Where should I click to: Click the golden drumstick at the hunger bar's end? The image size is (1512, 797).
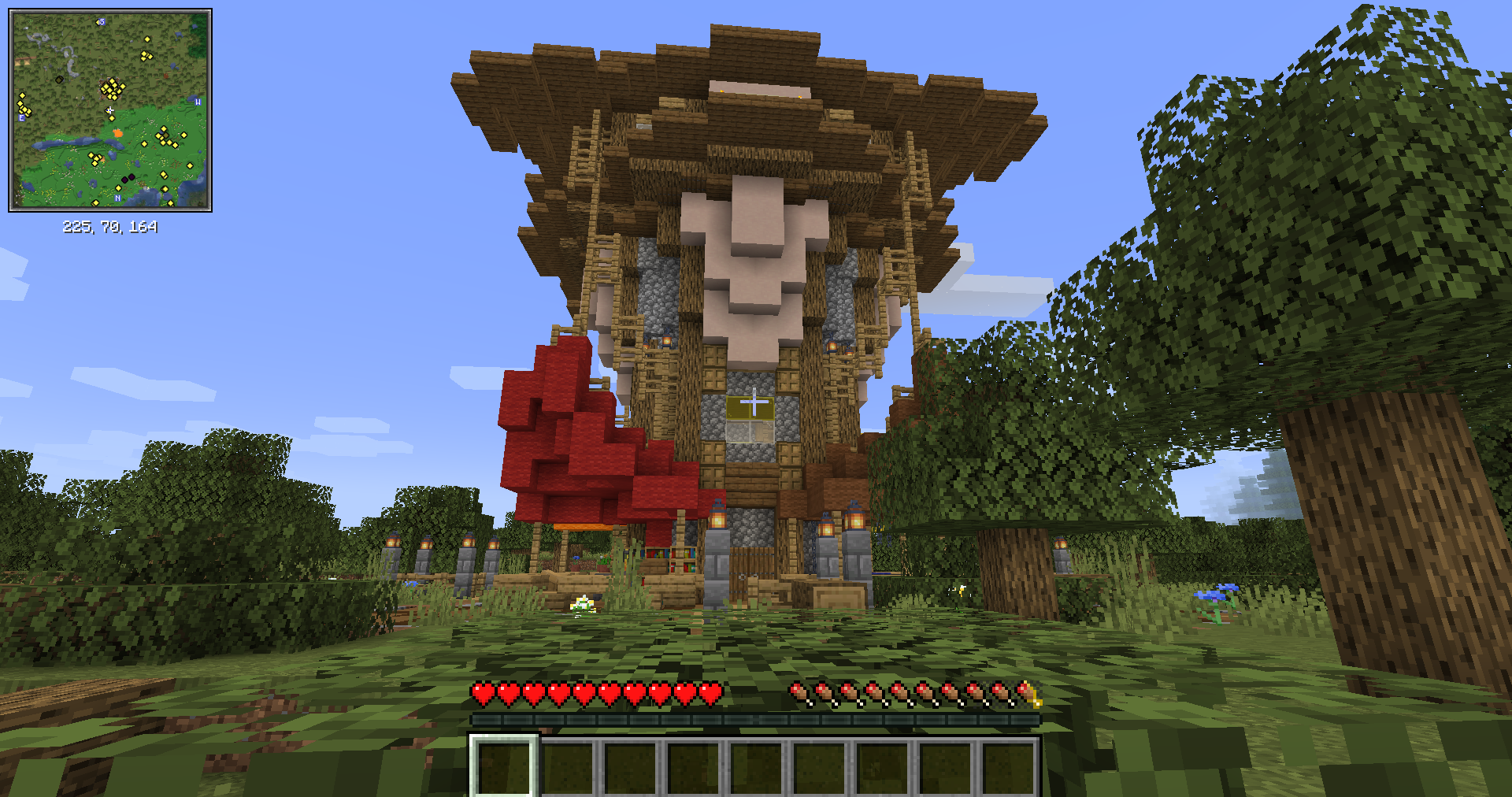(1030, 693)
